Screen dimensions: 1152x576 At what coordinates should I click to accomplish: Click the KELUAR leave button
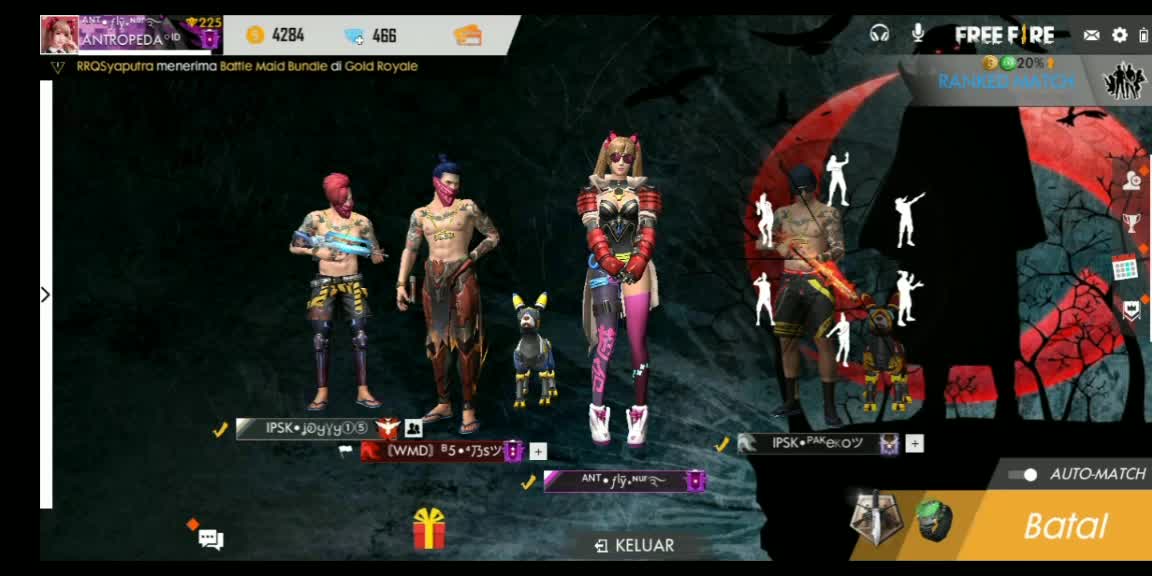pyautogui.click(x=635, y=545)
